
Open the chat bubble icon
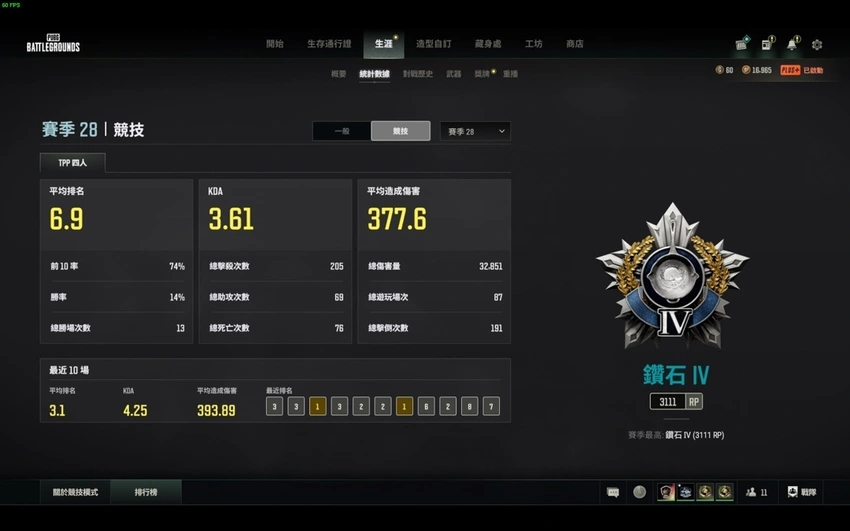pyautogui.click(x=613, y=492)
